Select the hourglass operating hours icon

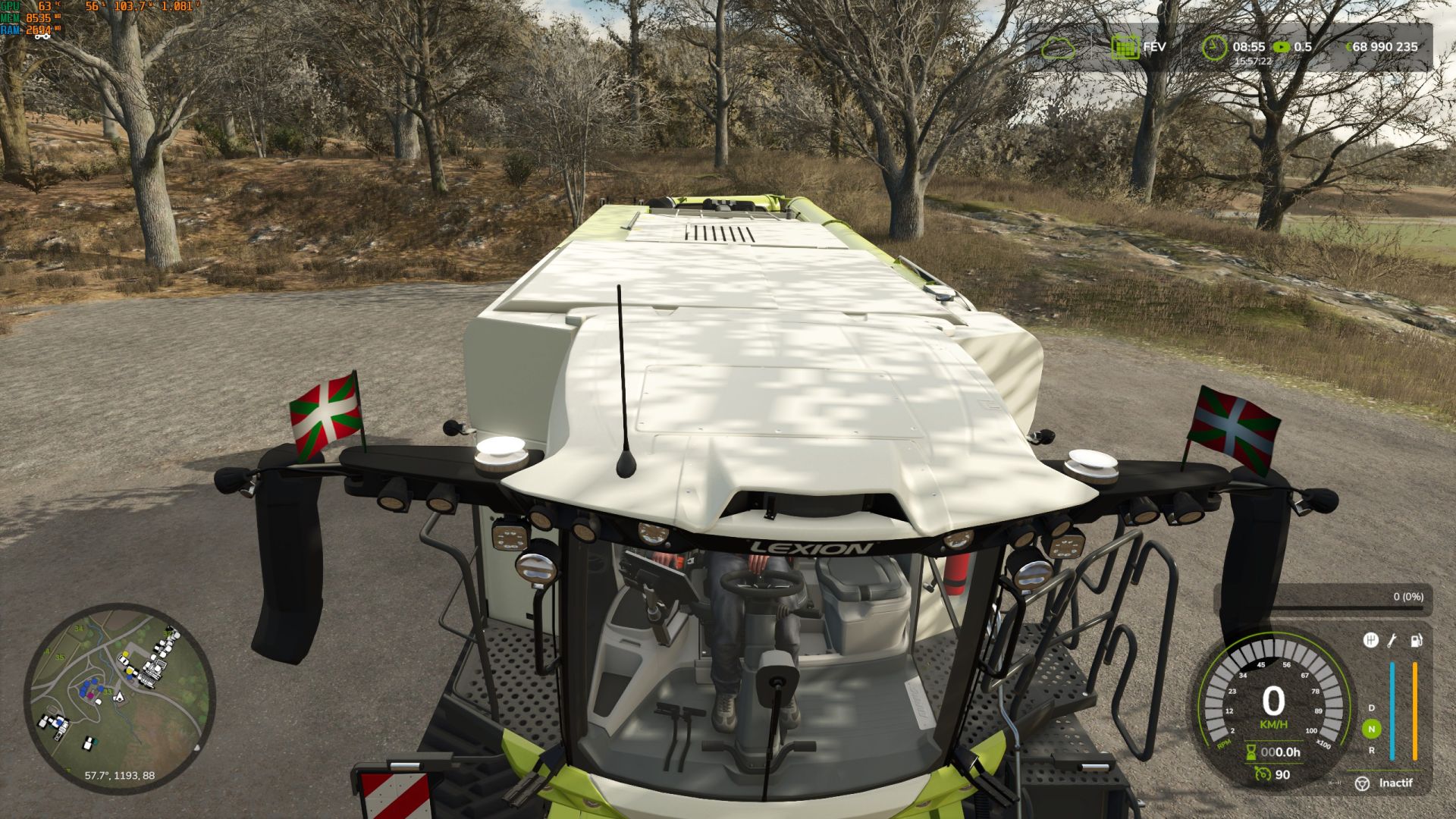point(1251,752)
